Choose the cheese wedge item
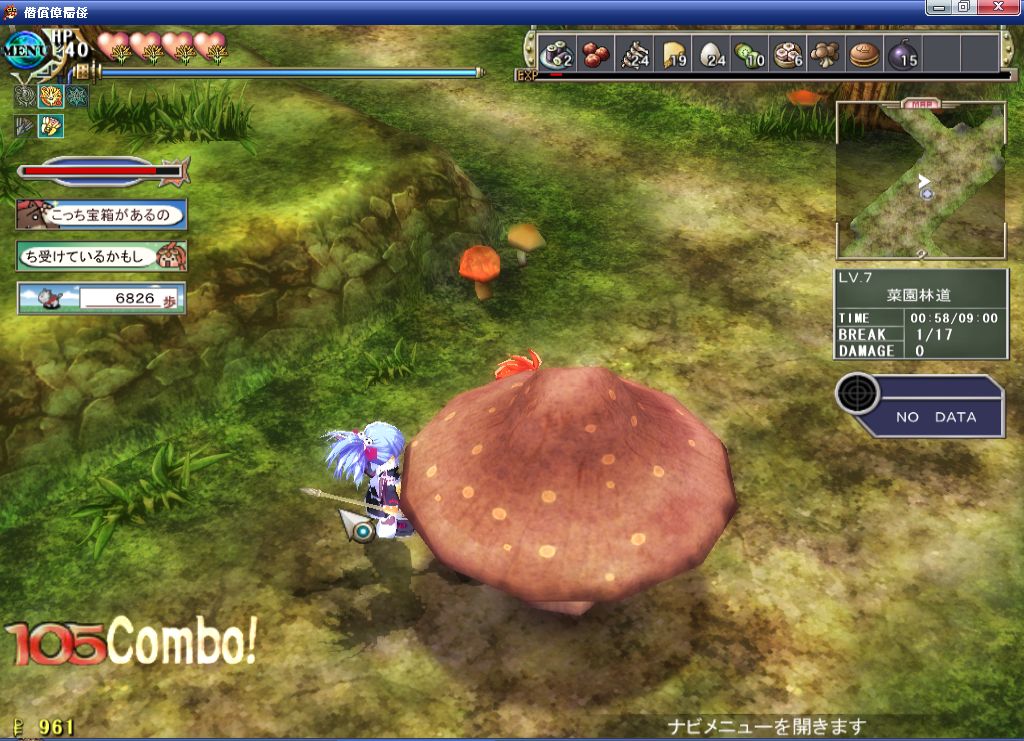 point(673,54)
